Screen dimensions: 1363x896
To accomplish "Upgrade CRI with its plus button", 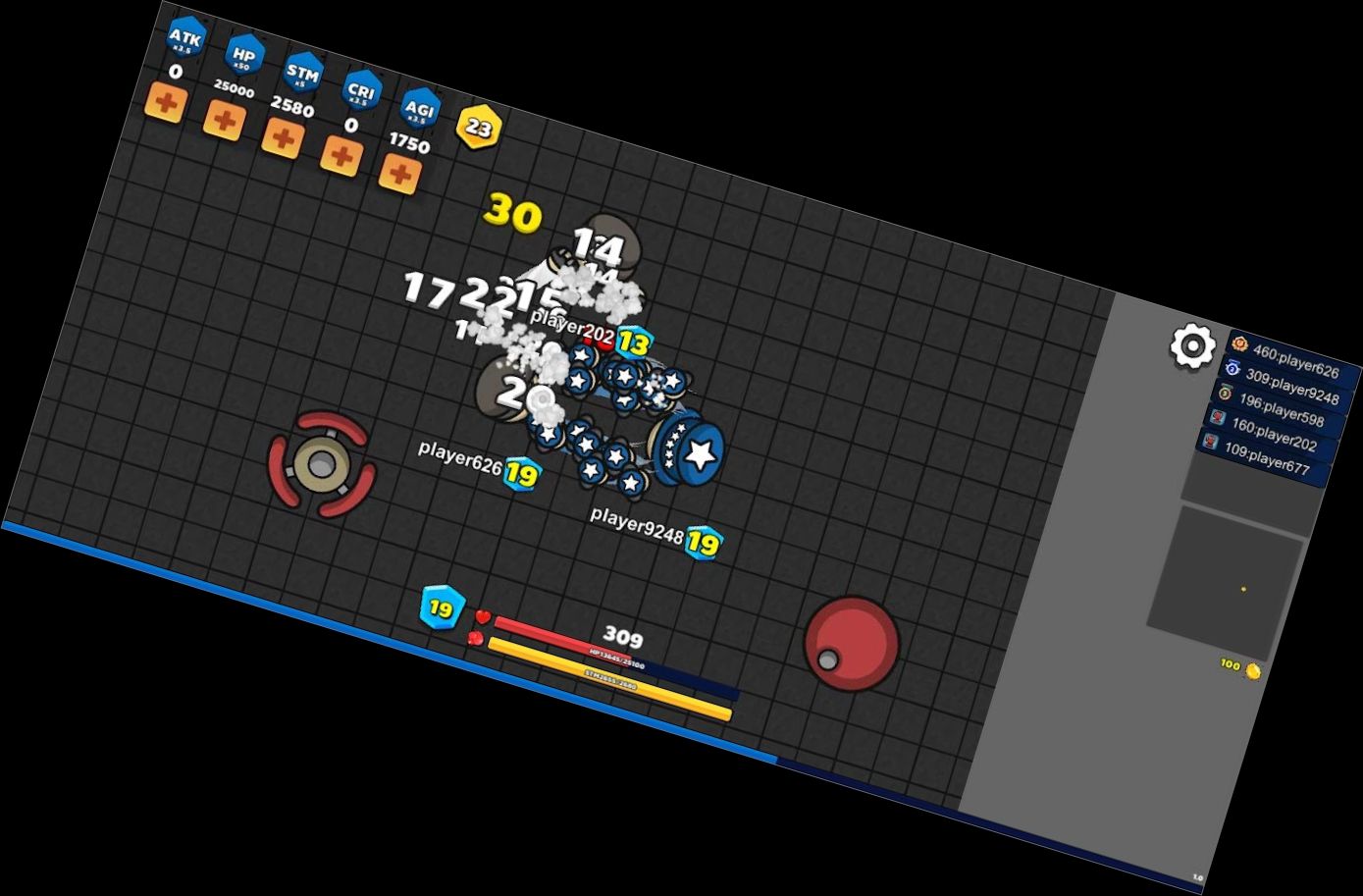I will pos(341,156).
